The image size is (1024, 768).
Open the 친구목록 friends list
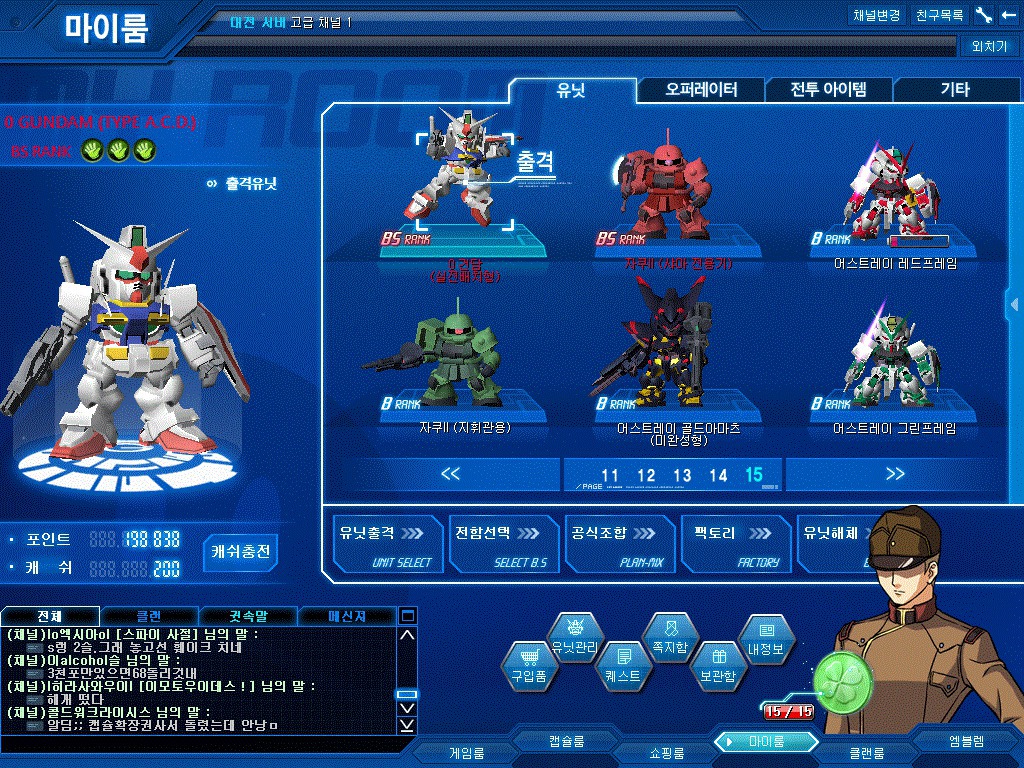(x=939, y=16)
